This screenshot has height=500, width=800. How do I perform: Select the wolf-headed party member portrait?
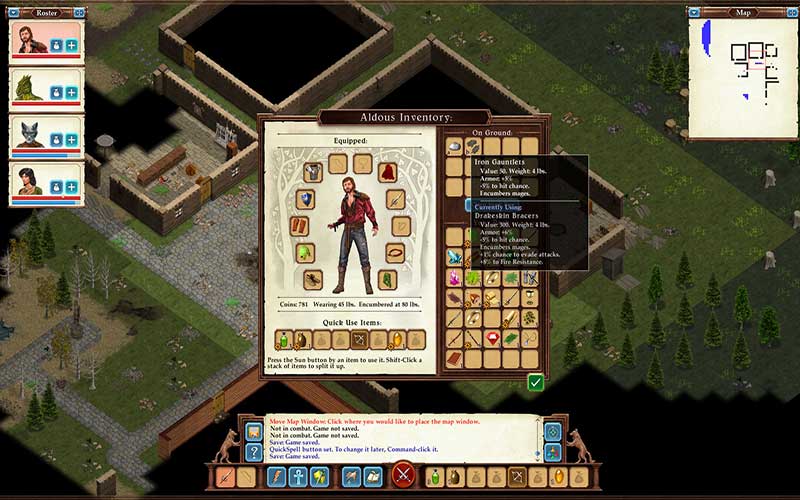[30, 135]
